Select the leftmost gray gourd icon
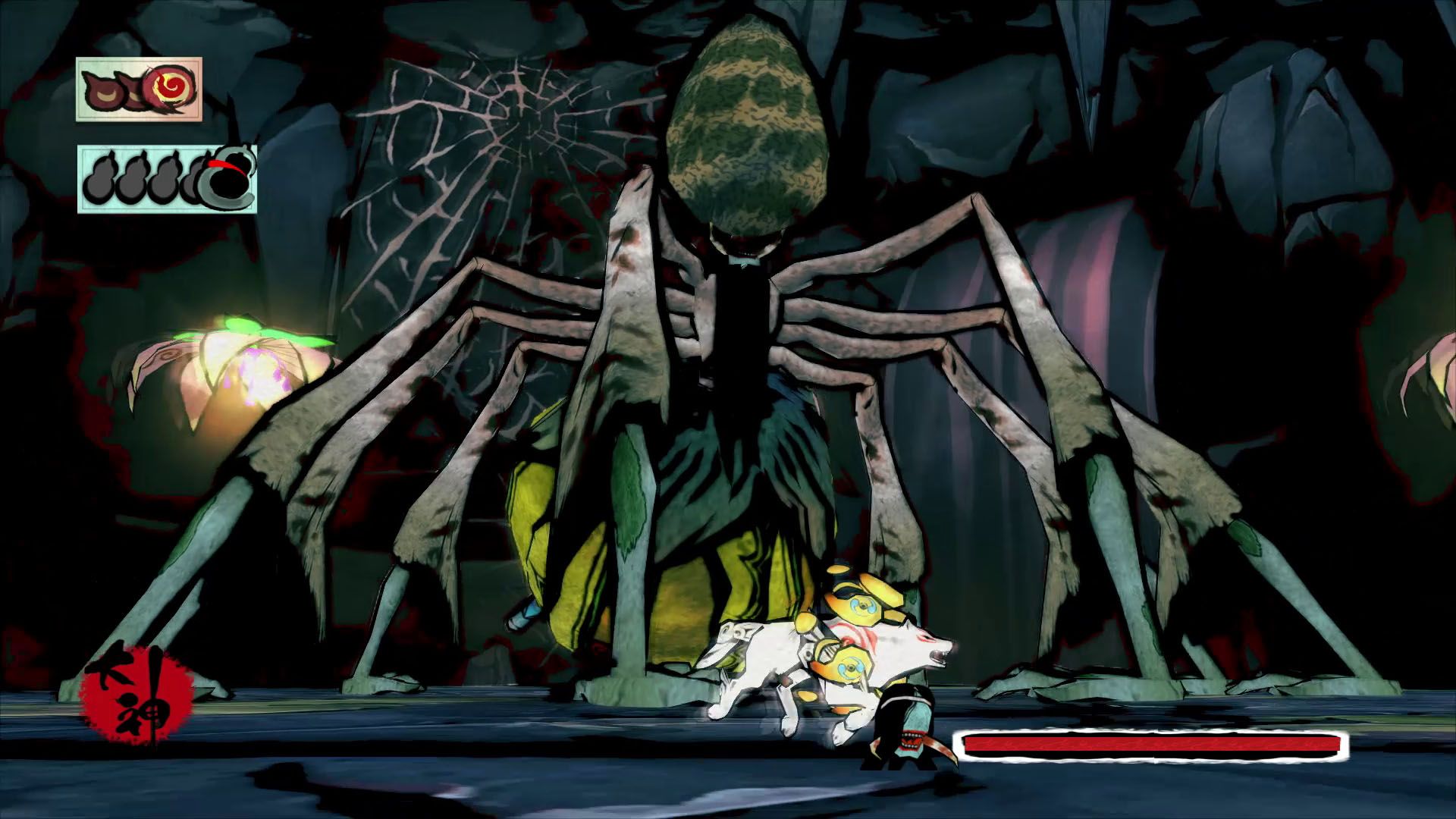1456x819 pixels. (x=99, y=180)
